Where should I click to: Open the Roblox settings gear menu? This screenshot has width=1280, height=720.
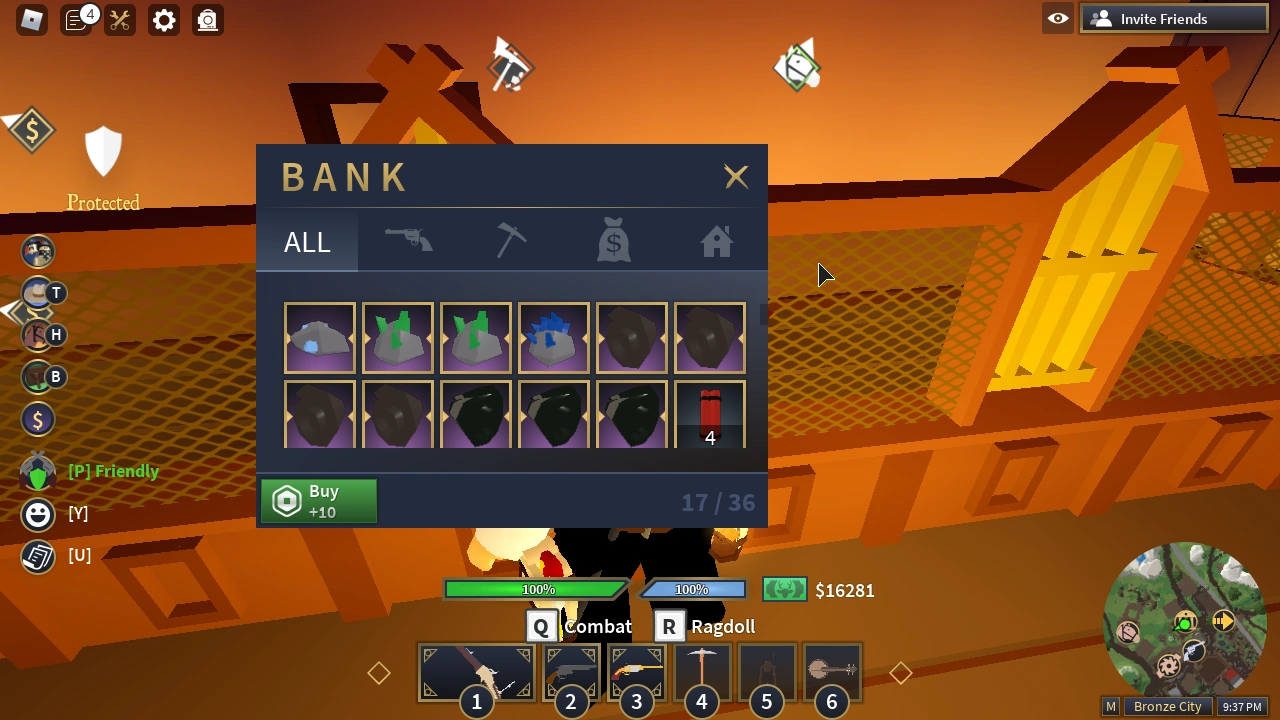click(163, 20)
